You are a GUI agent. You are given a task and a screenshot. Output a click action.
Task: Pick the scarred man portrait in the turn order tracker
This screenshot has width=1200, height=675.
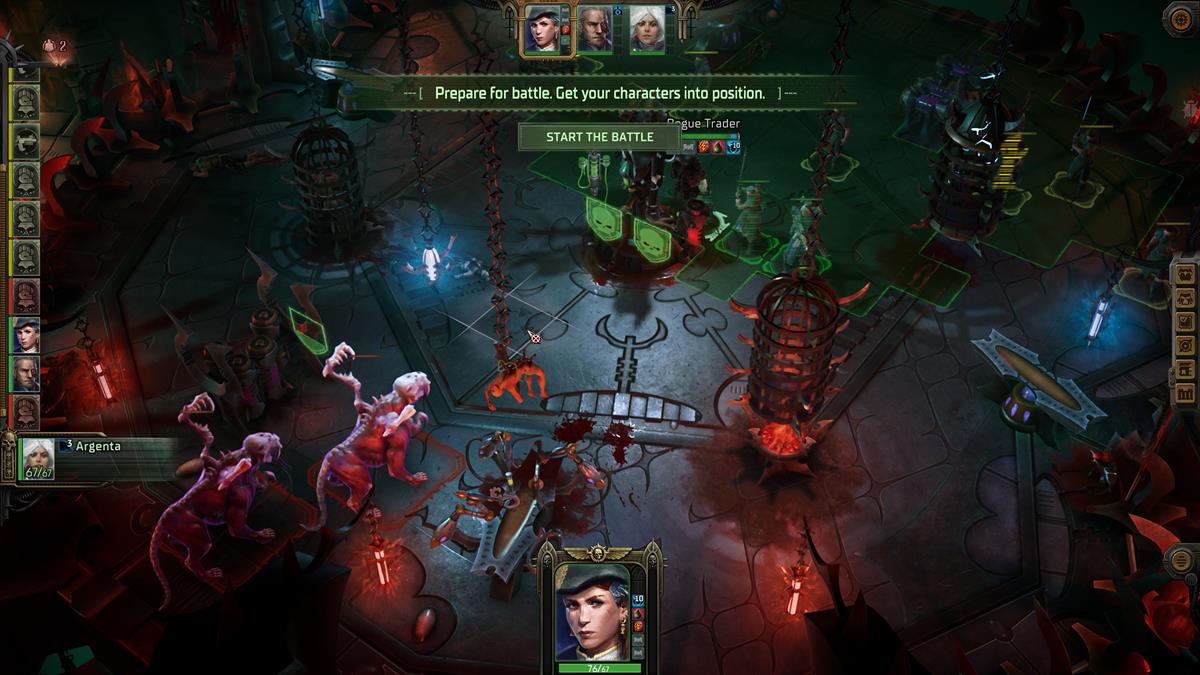pos(25,374)
